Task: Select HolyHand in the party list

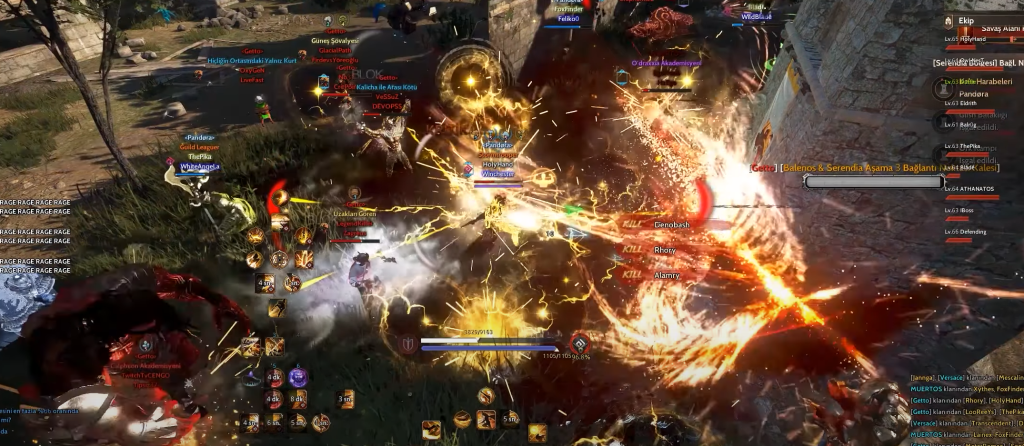Action: [975, 39]
